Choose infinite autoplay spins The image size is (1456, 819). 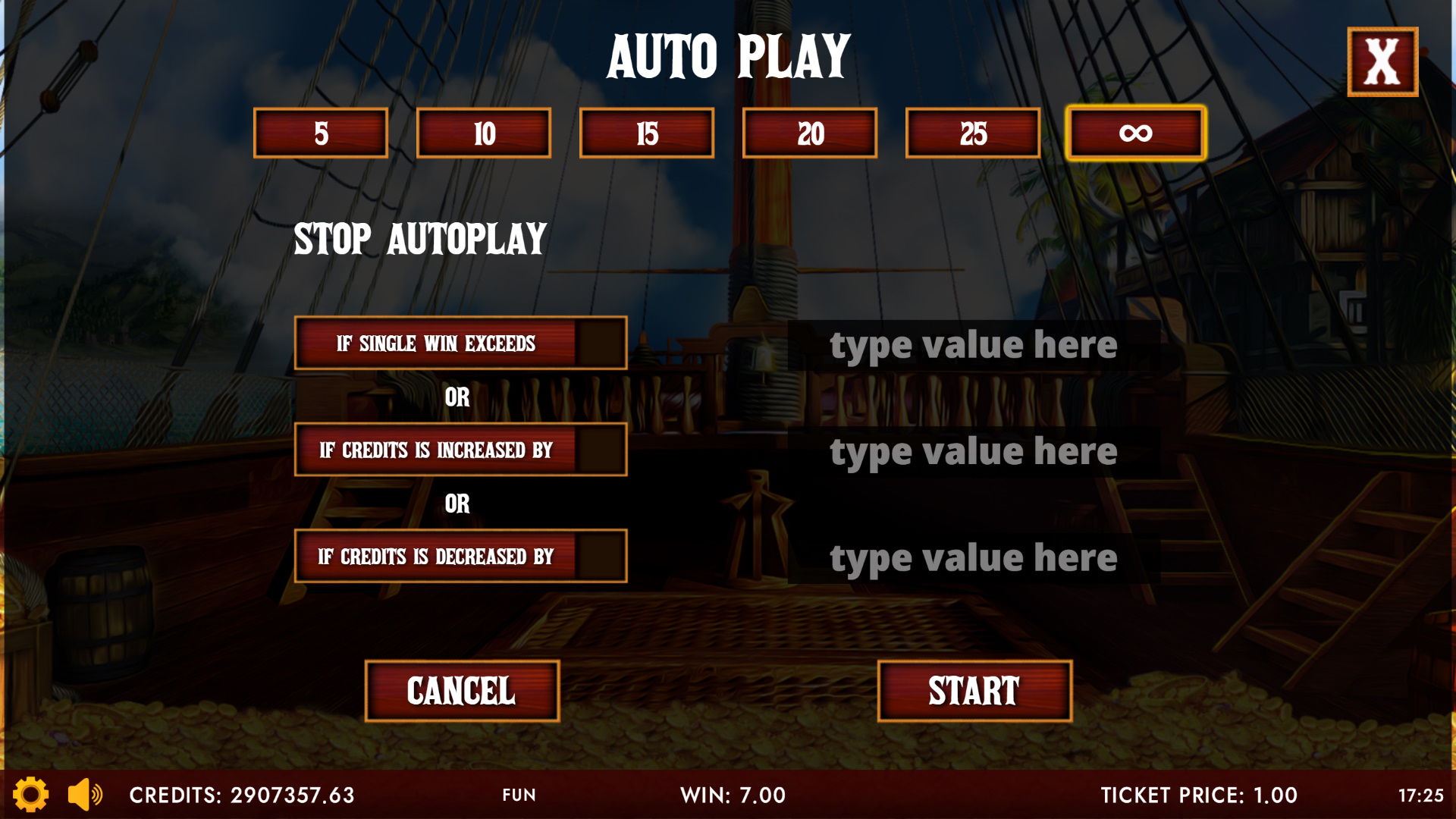(1135, 133)
